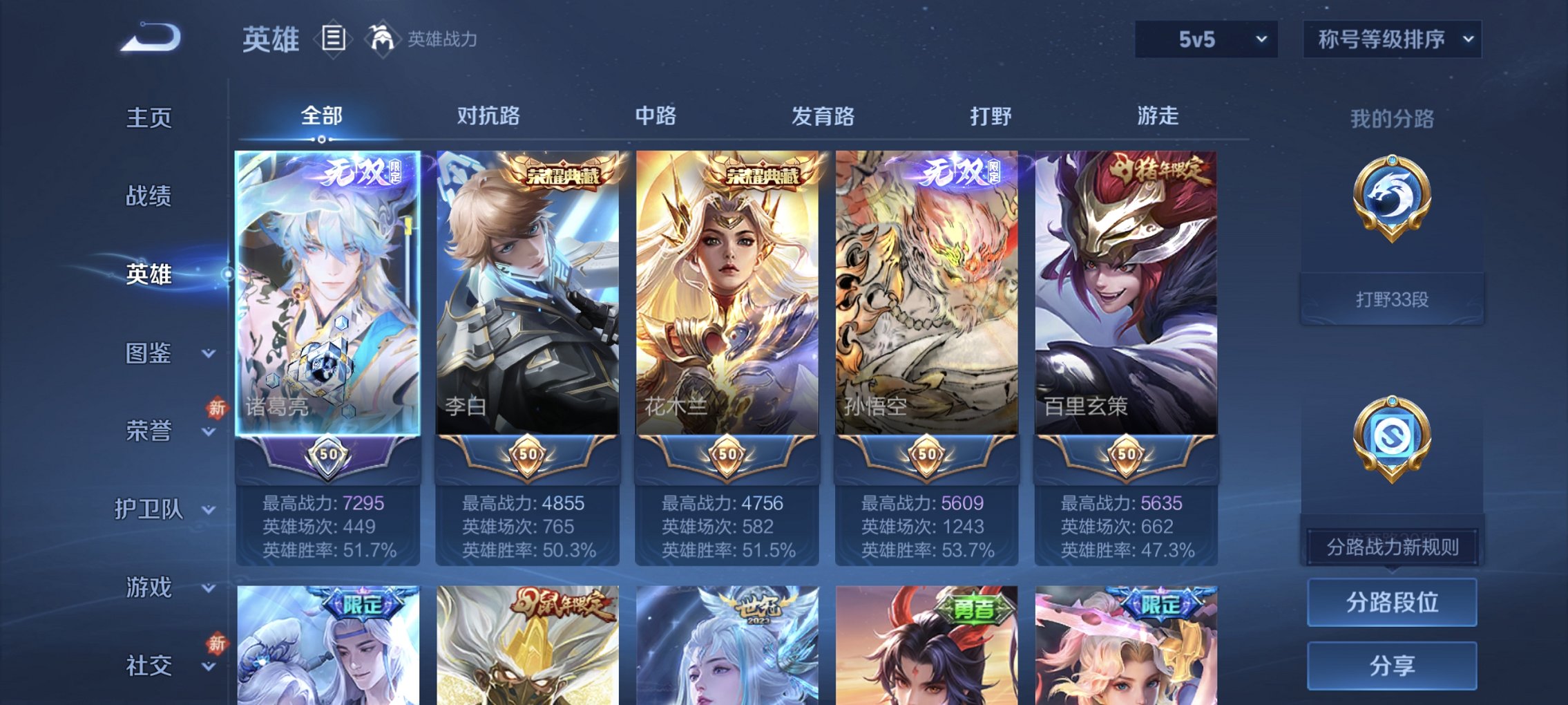Expand the 图鉴 sidebar section
Viewport: 1568px width, 705px height.
[x=148, y=355]
